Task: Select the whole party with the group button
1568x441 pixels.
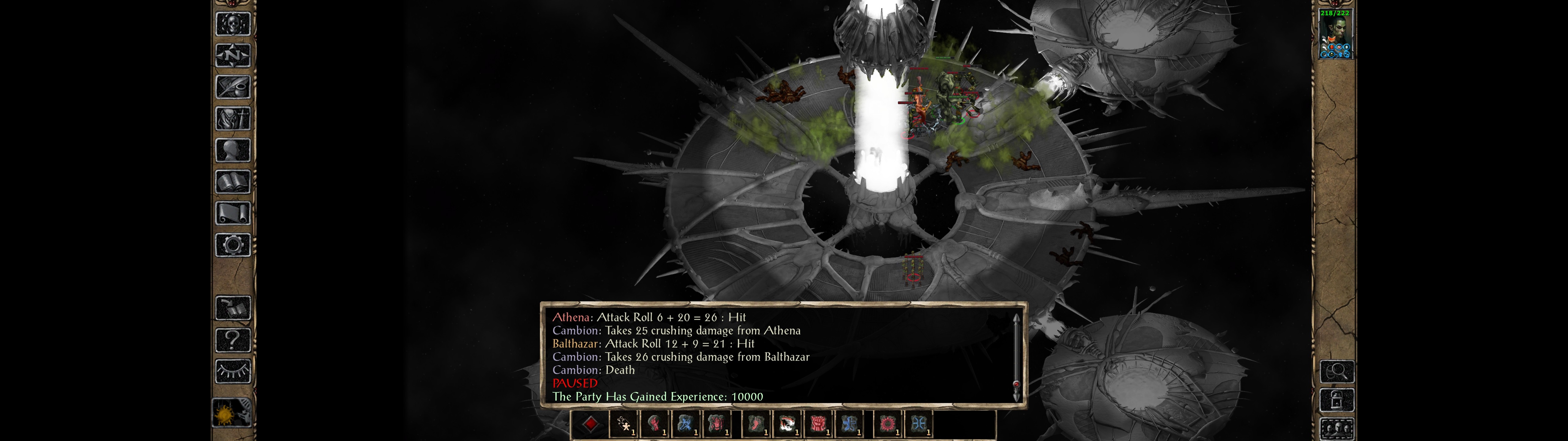Action: point(1337,429)
